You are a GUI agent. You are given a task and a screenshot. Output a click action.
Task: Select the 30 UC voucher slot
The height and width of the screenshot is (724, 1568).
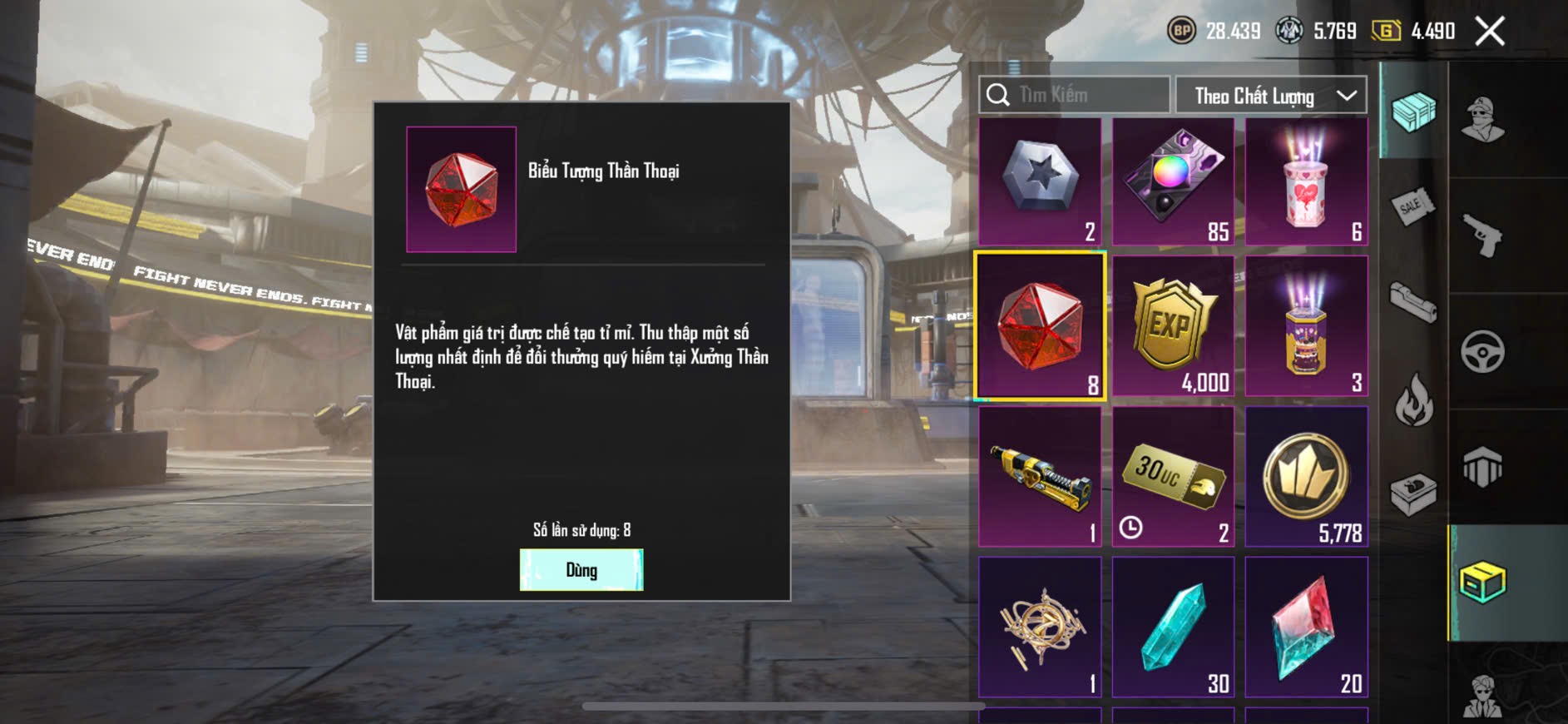tap(1173, 477)
